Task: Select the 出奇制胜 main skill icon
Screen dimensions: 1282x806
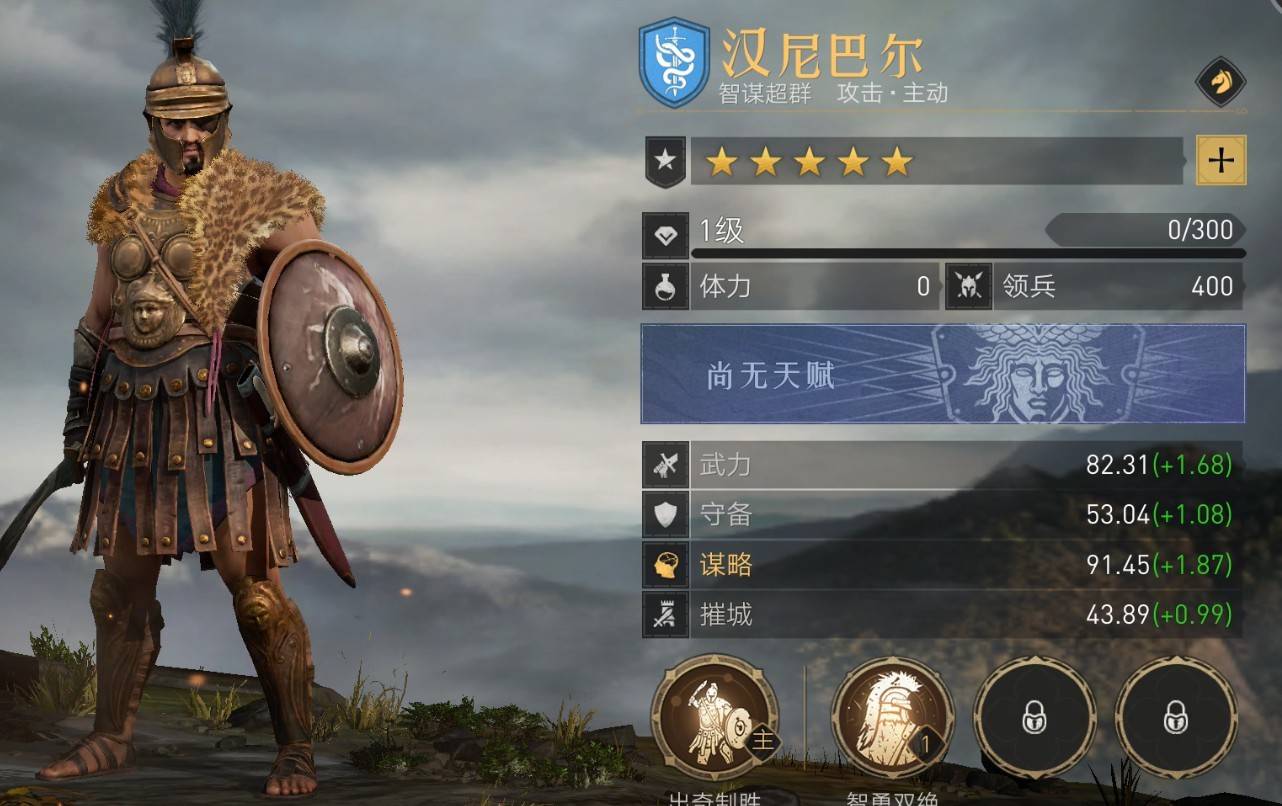Action: pos(714,717)
